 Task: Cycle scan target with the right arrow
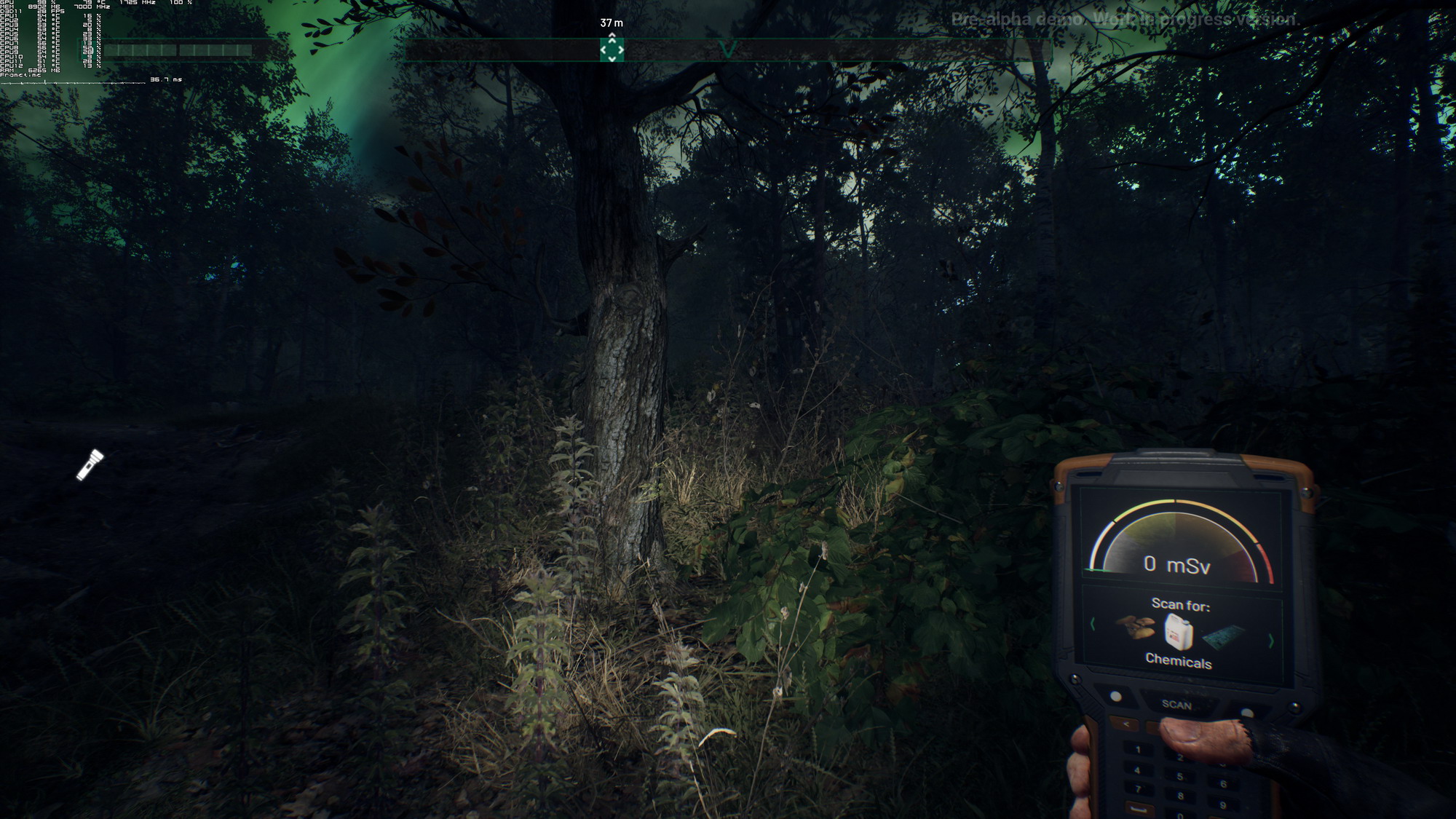(1271, 641)
